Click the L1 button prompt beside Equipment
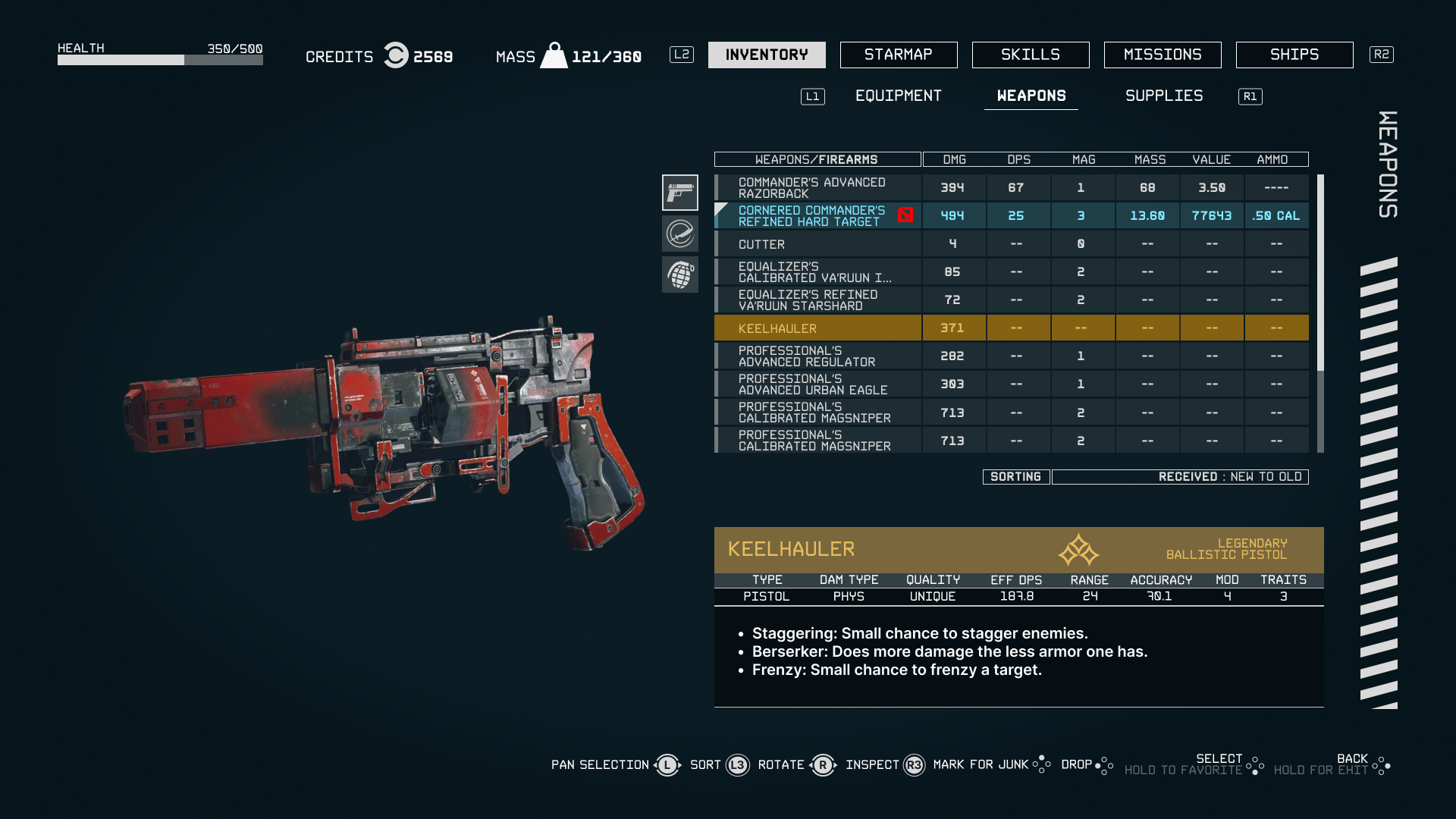Screen dimensions: 1456x819 pos(812,96)
